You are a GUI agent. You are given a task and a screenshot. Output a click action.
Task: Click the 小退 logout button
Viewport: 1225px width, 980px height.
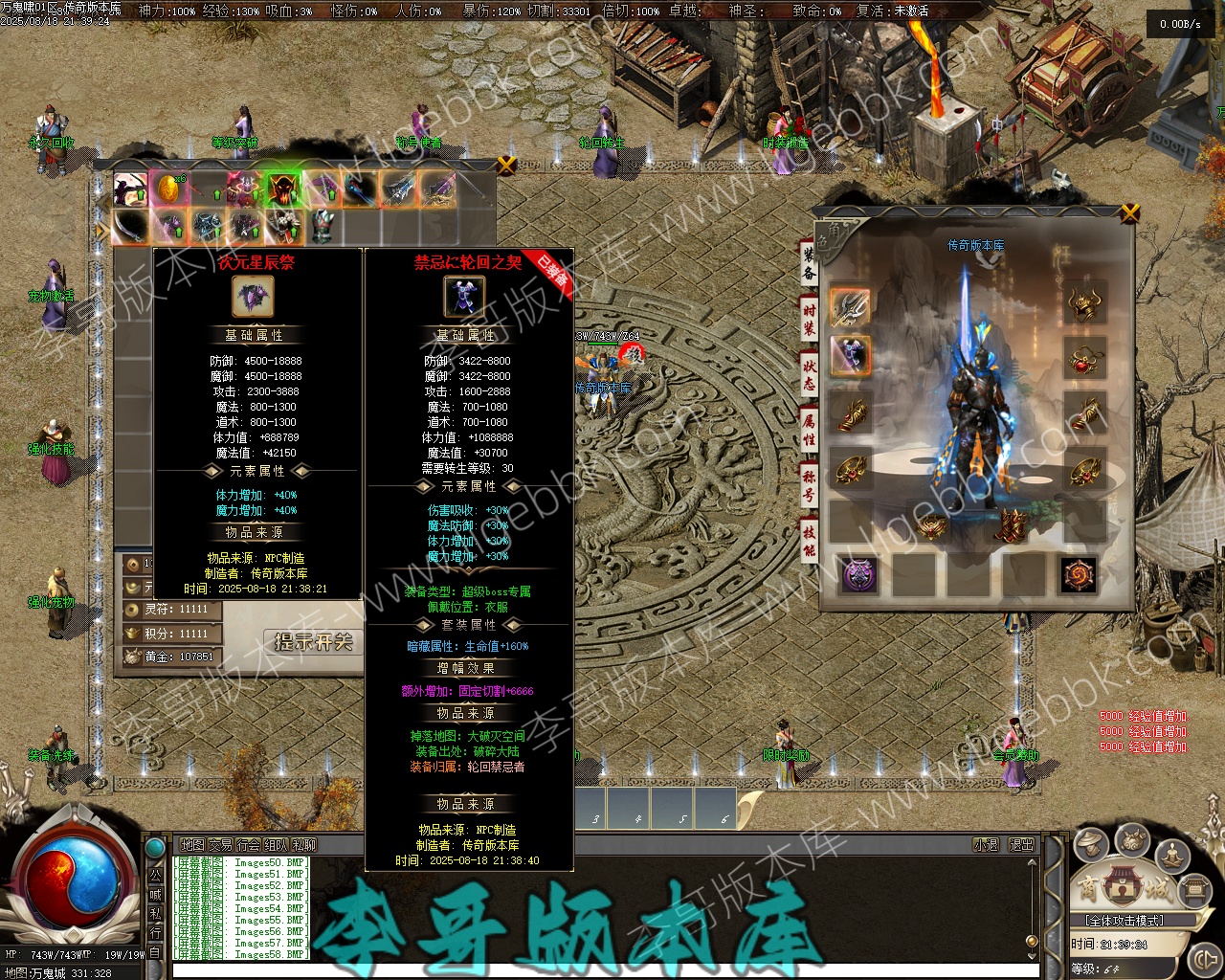tap(986, 845)
